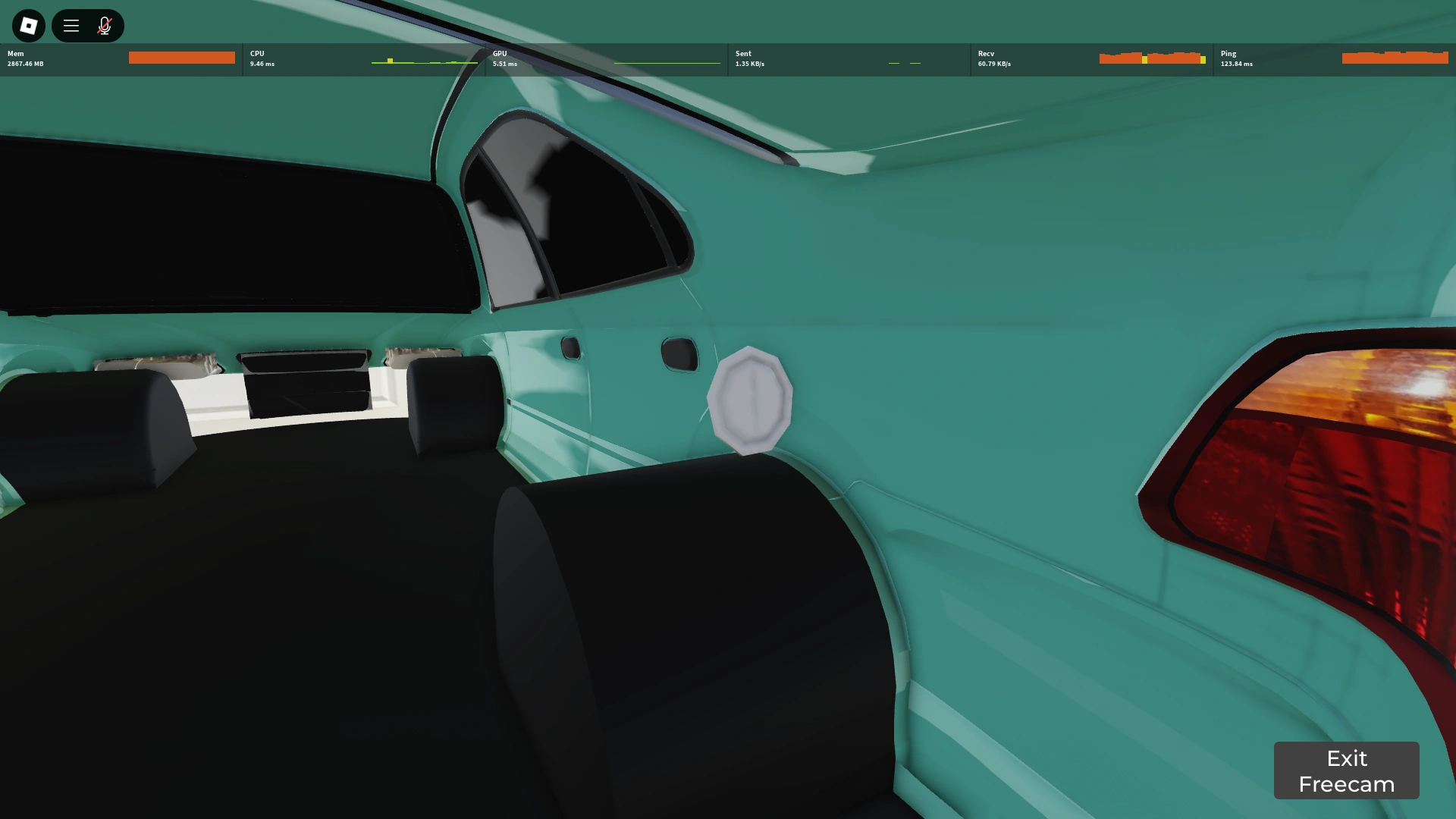Unmute the microphone

click(x=104, y=25)
